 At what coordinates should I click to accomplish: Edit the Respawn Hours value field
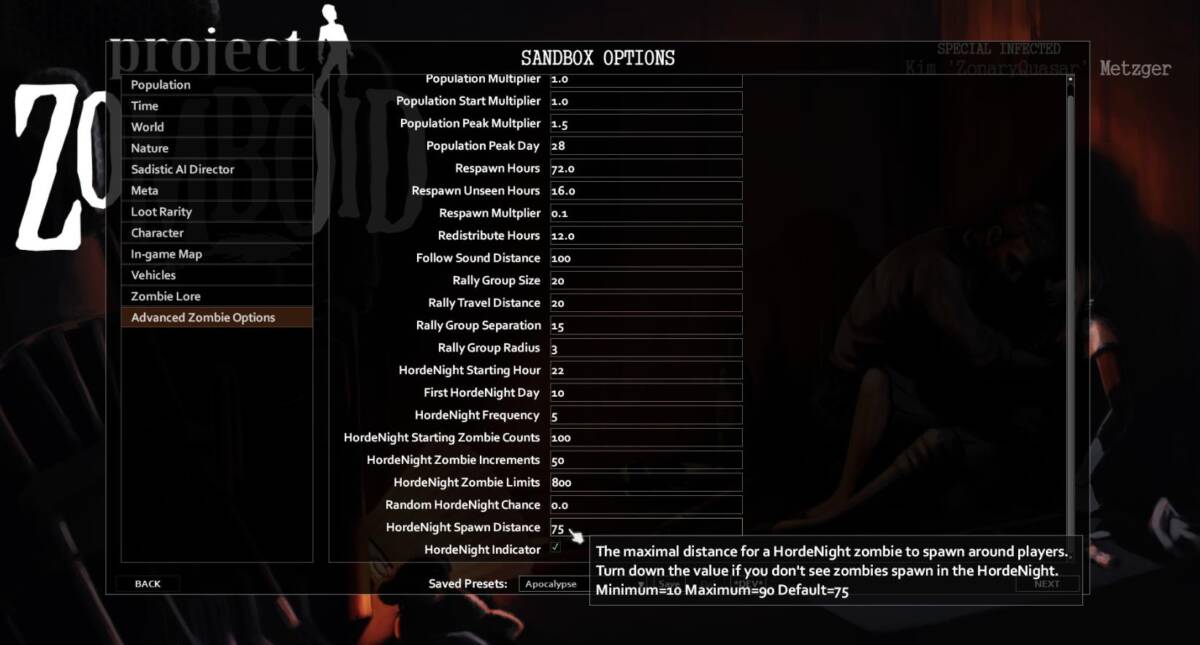coord(645,169)
